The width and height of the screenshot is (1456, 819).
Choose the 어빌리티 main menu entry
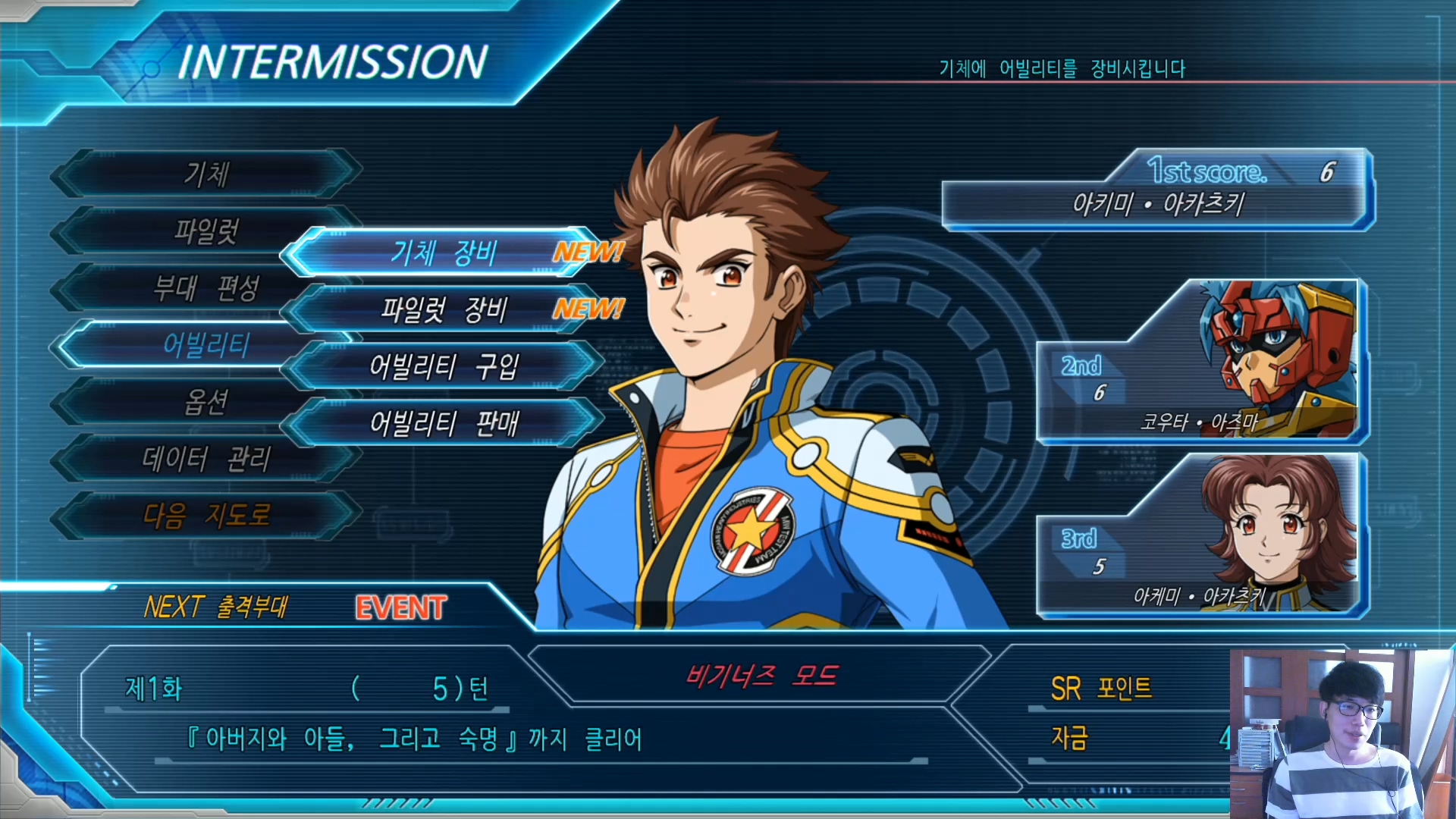pos(206,346)
